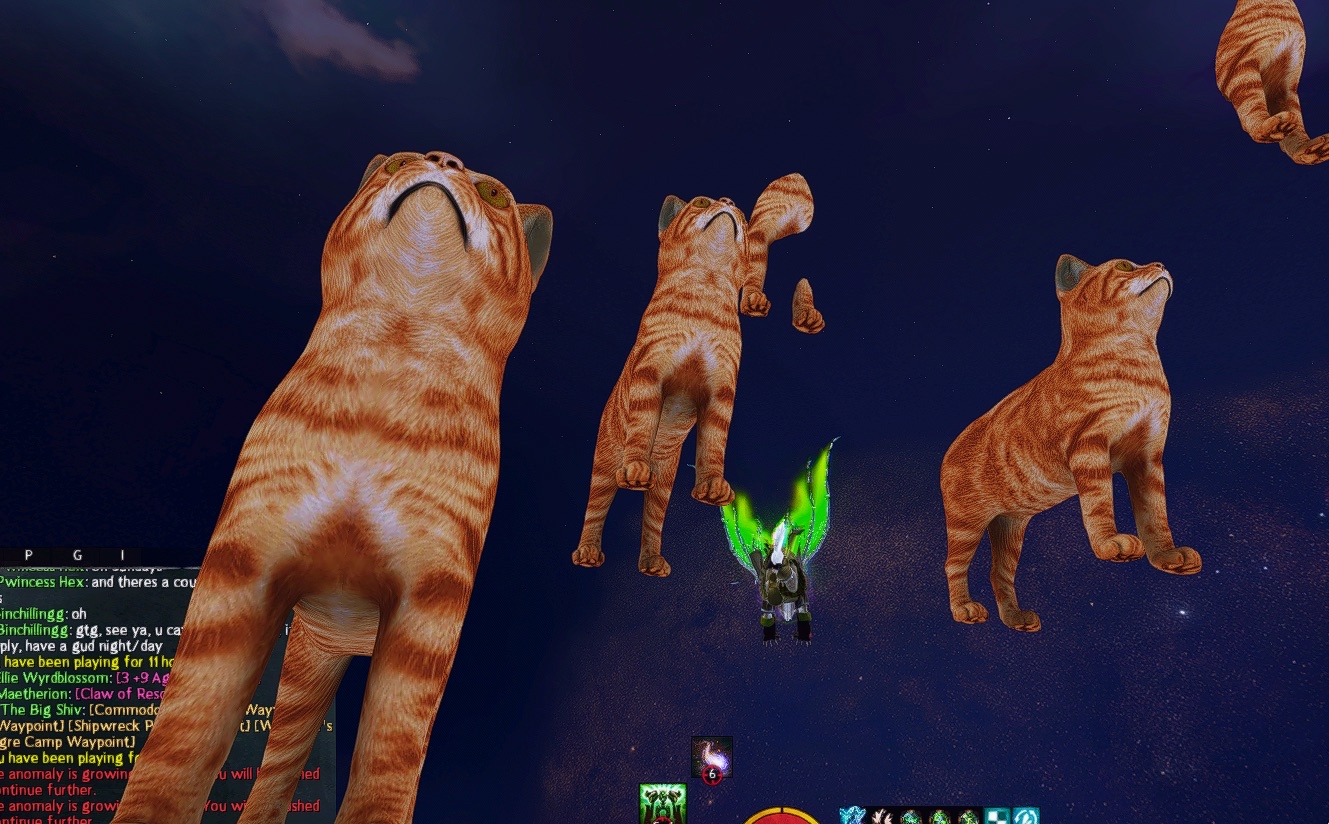
Task: Click the red cooldown counter on the engage skill
Action: tap(662, 823)
